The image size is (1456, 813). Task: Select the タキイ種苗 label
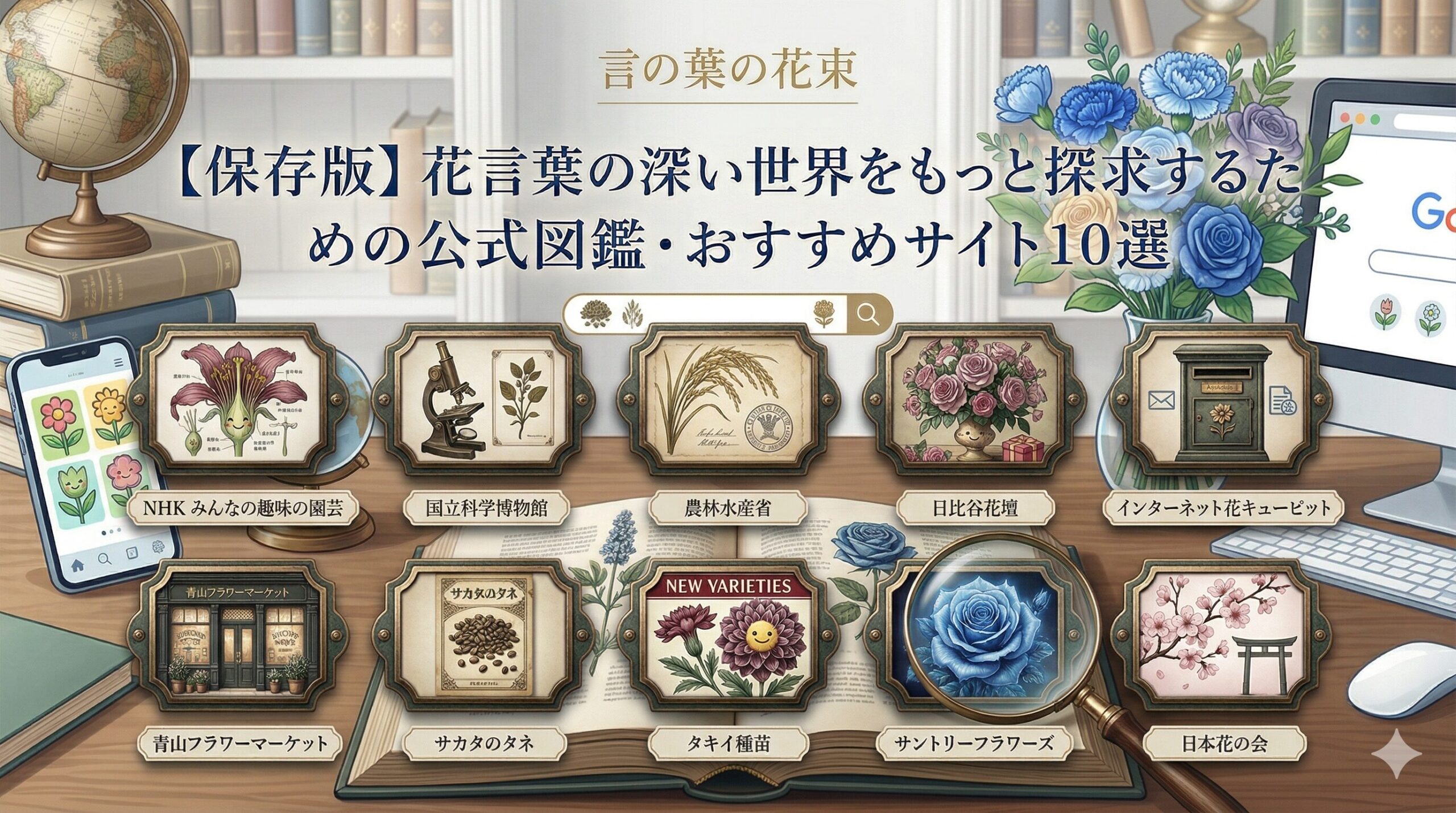[728, 743]
